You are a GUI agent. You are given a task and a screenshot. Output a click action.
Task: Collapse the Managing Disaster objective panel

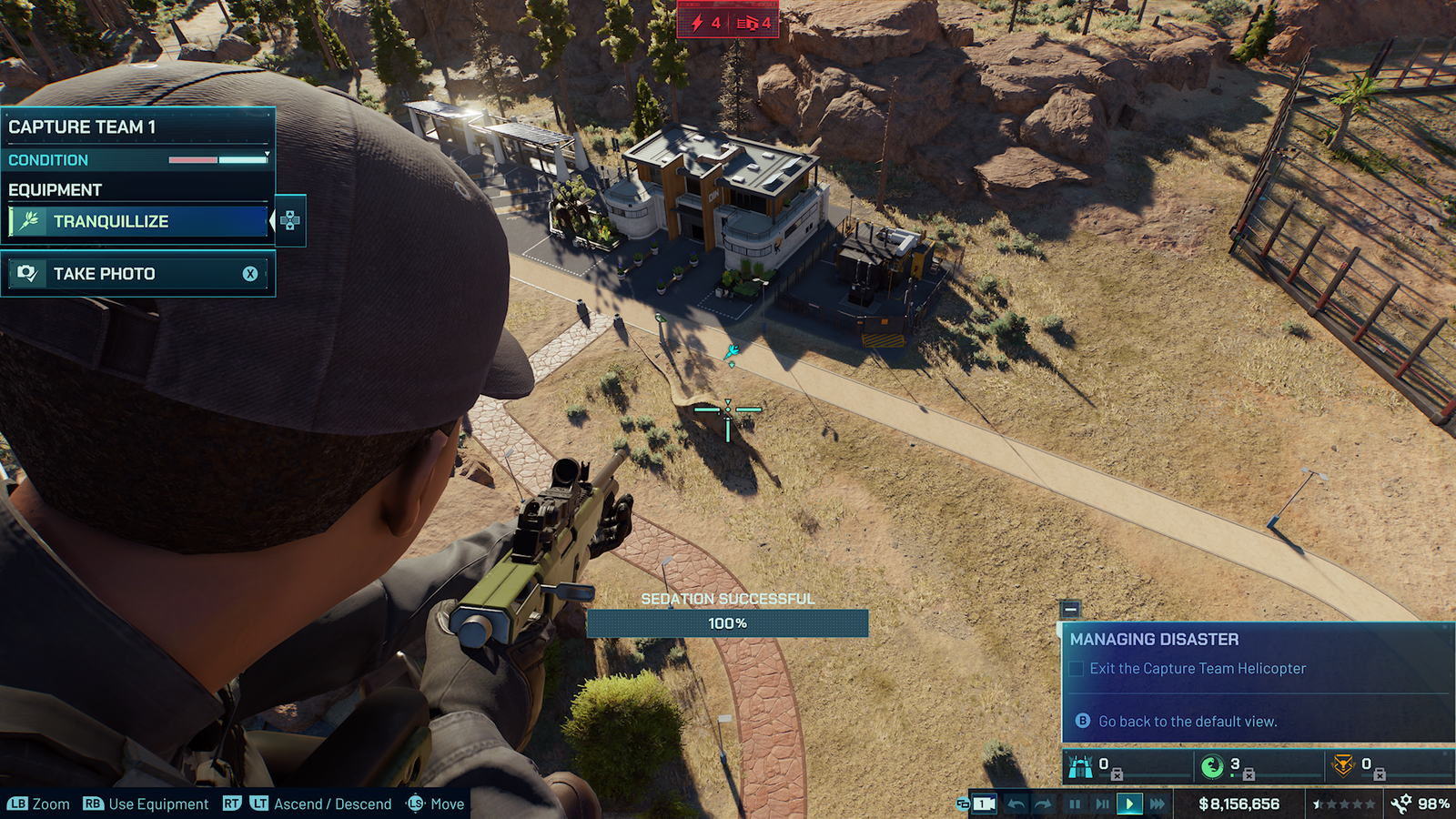(1070, 609)
